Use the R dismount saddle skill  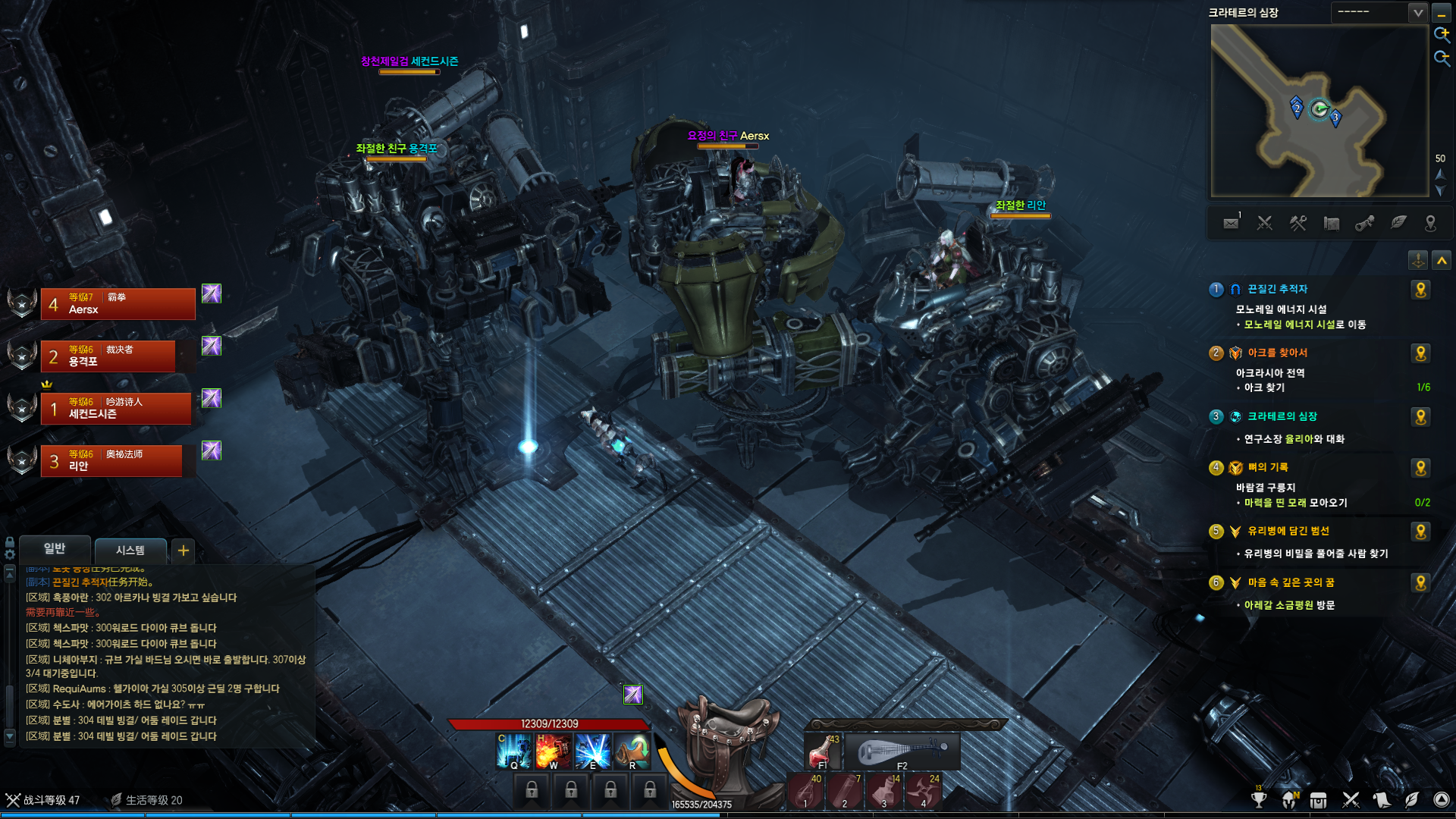pos(632,751)
